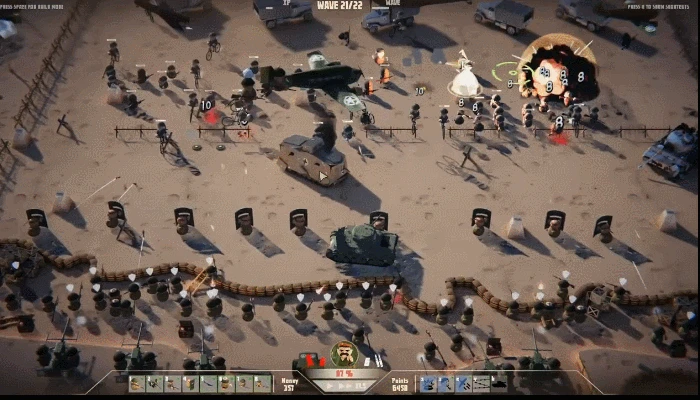This screenshot has width=700, height=400.
Task: Activate the double-arrow fast-forward speed
Action: coord(343,384)
